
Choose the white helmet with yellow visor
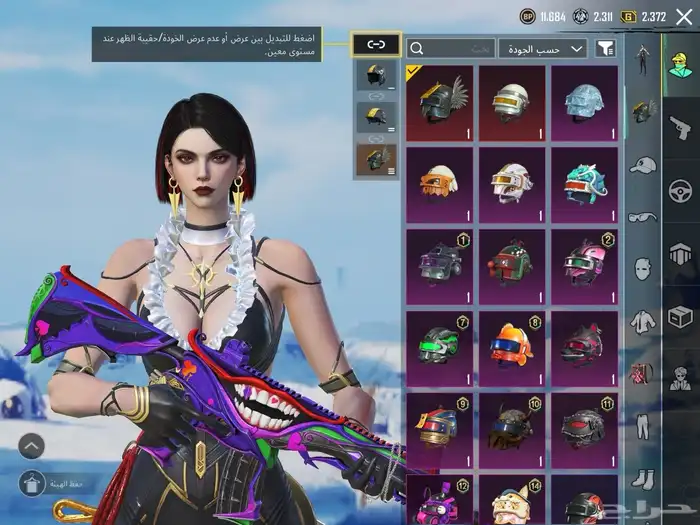511,102
